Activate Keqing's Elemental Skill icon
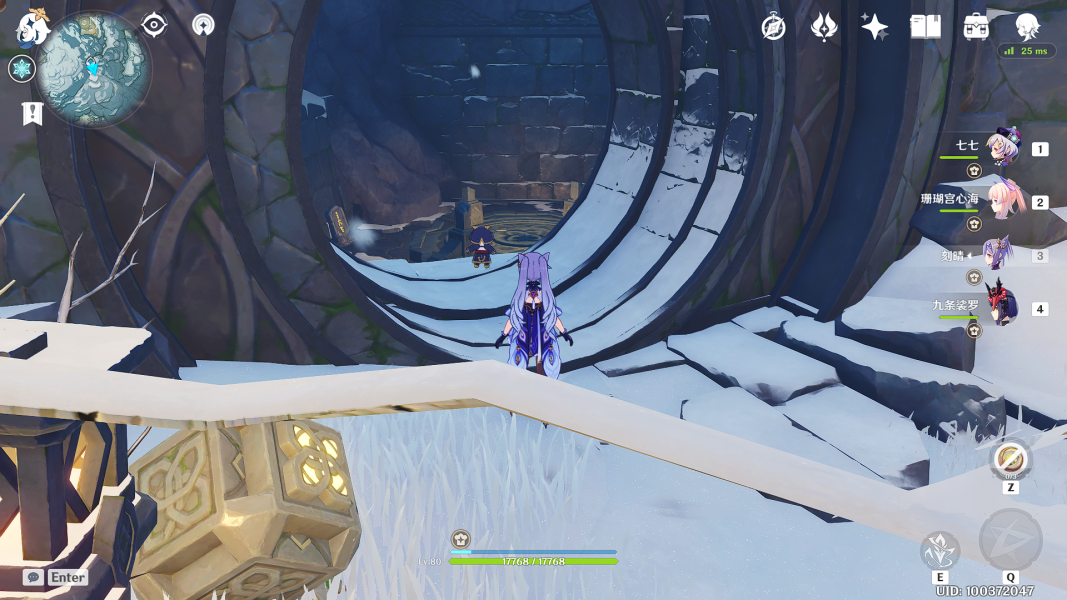The width and height of the screenshot is (1067, 600). tap(940, 550)
